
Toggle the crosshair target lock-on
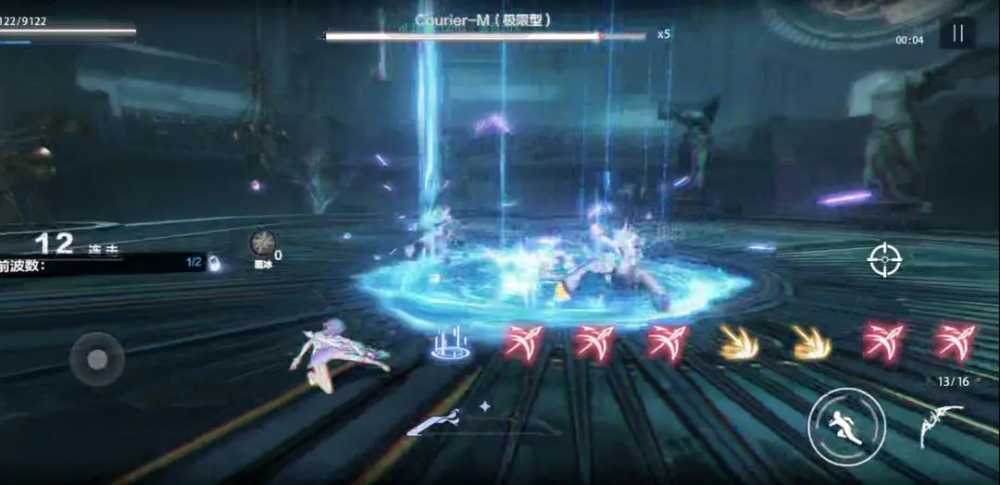point(884,260)
